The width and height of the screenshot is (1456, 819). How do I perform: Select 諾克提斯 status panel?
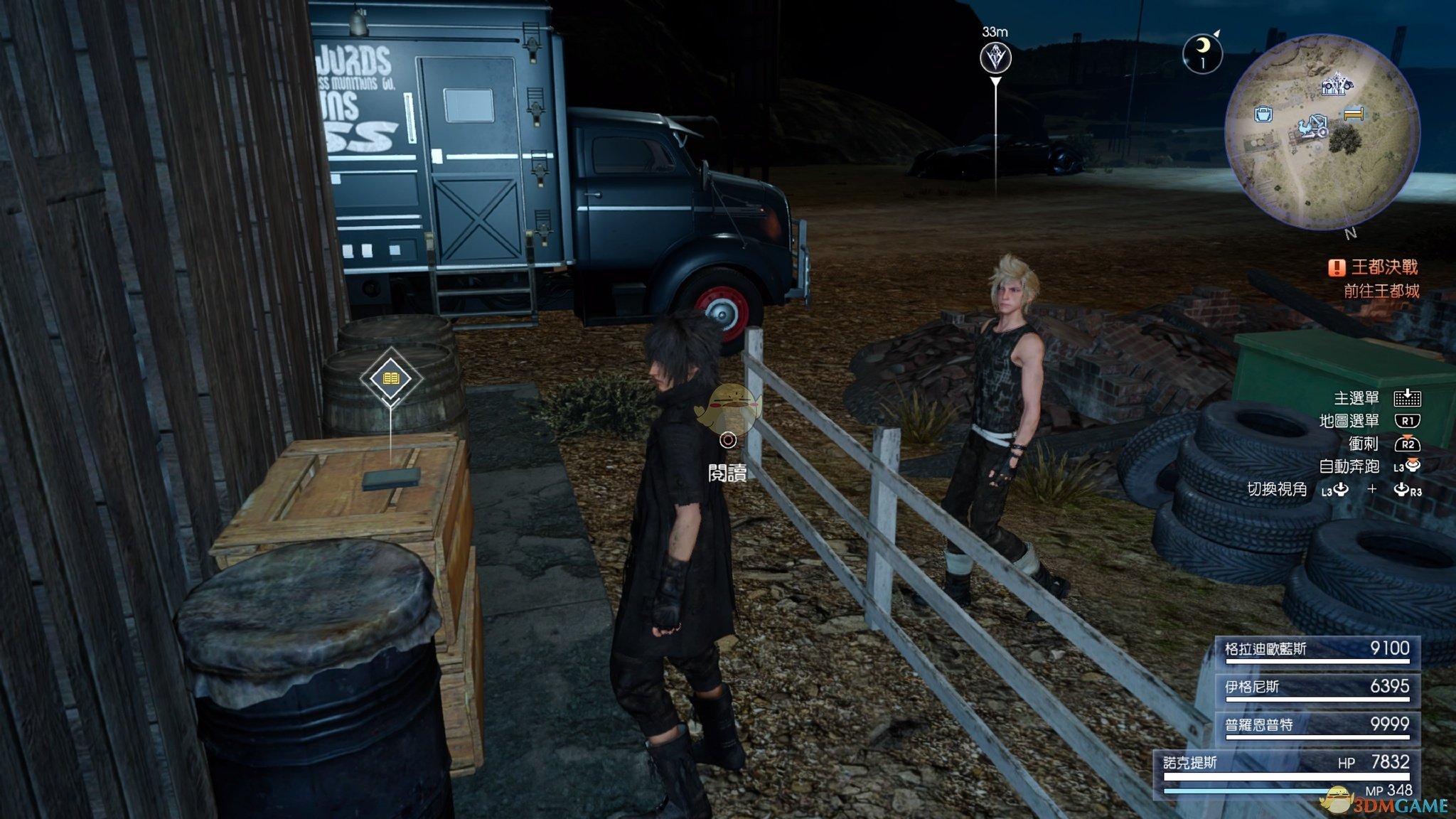pos(1287,772)
